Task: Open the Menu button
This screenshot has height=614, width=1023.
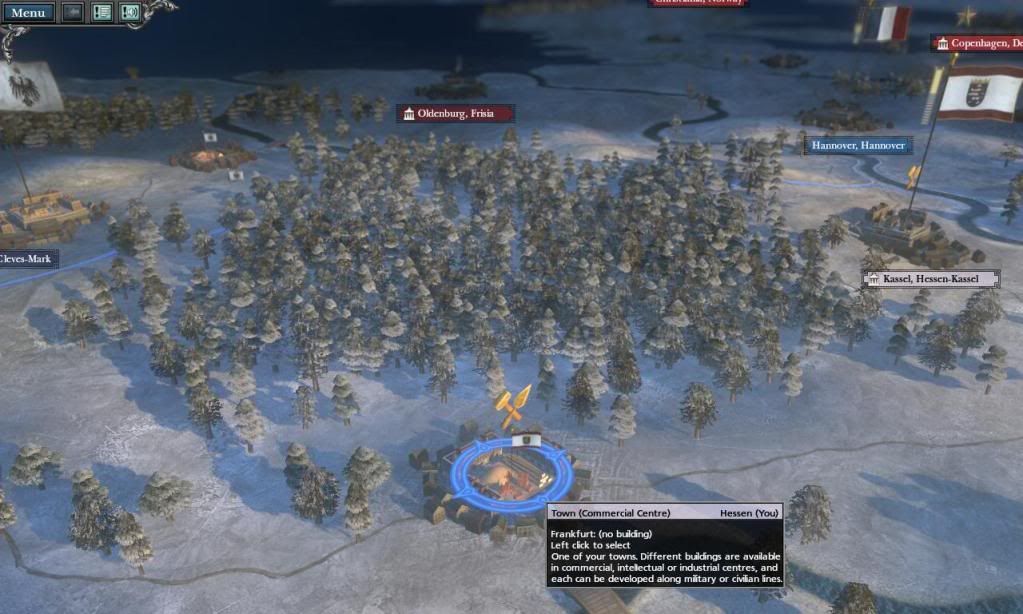Action: 28,13
